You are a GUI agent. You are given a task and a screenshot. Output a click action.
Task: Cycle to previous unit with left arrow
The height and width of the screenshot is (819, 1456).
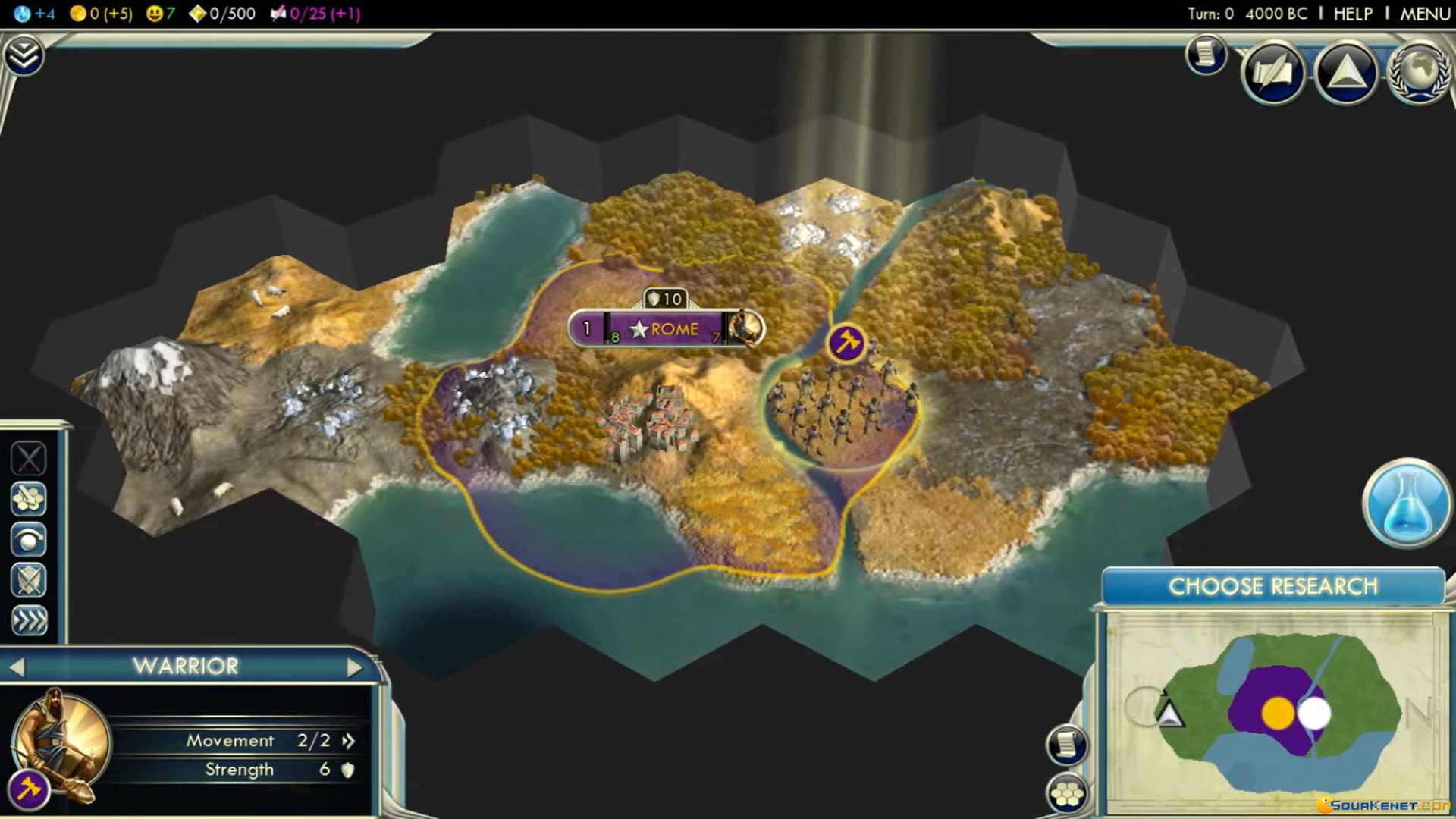click(x=17, y=667)
